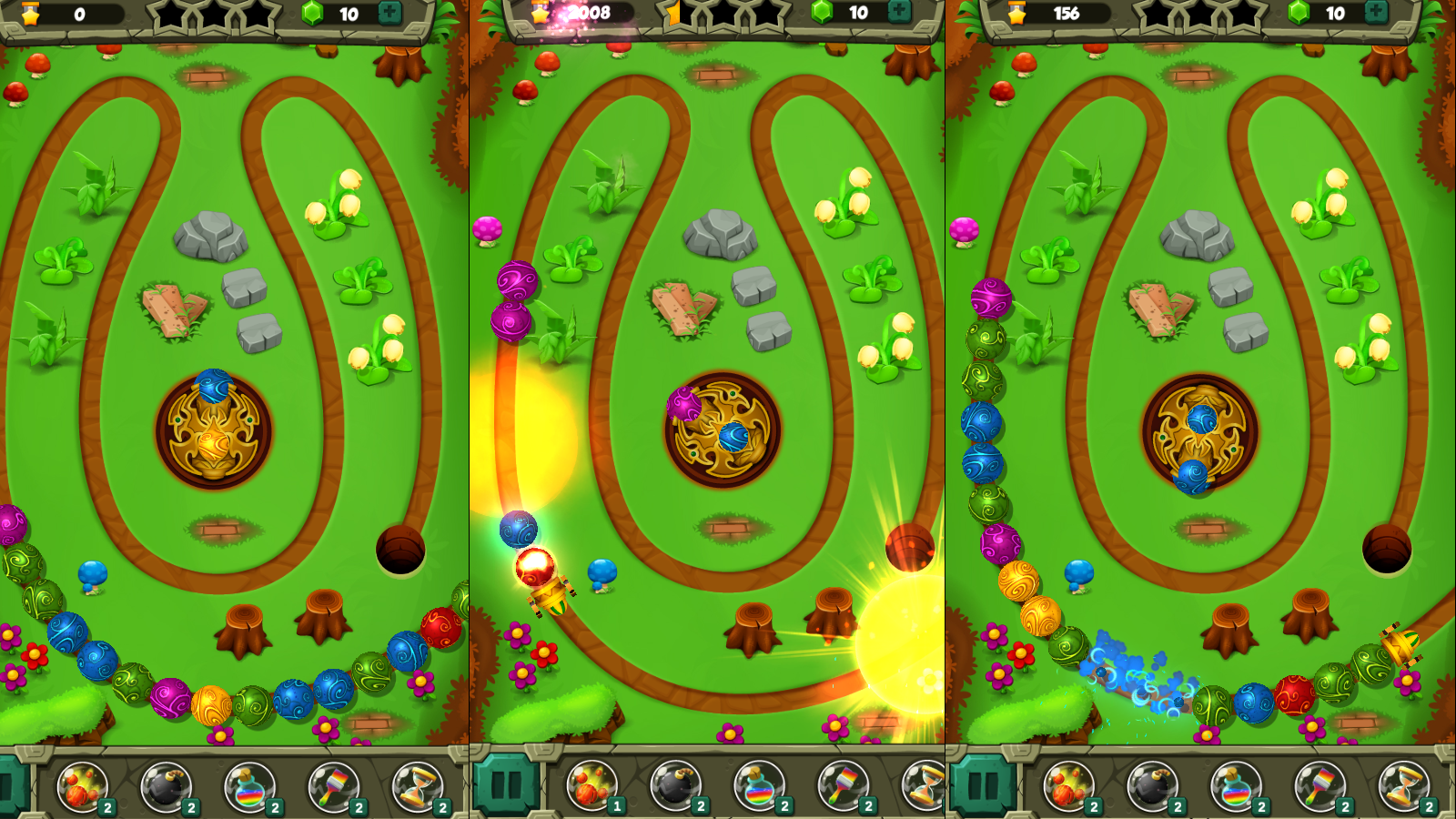Select the rainbow potion in the right panel

1238,786
